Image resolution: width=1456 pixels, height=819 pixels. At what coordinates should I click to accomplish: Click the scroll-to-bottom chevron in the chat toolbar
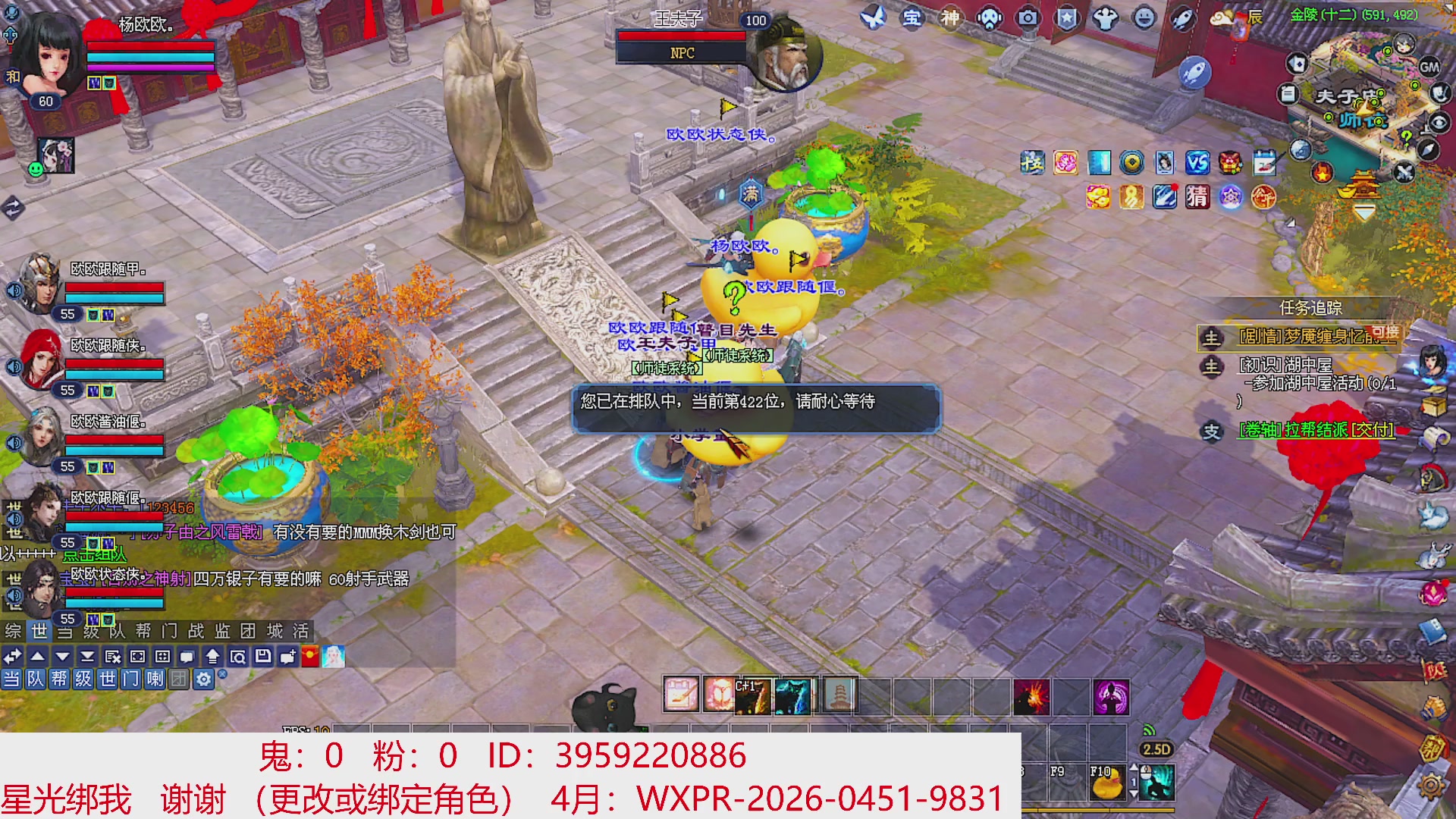(x=87, y=657)
